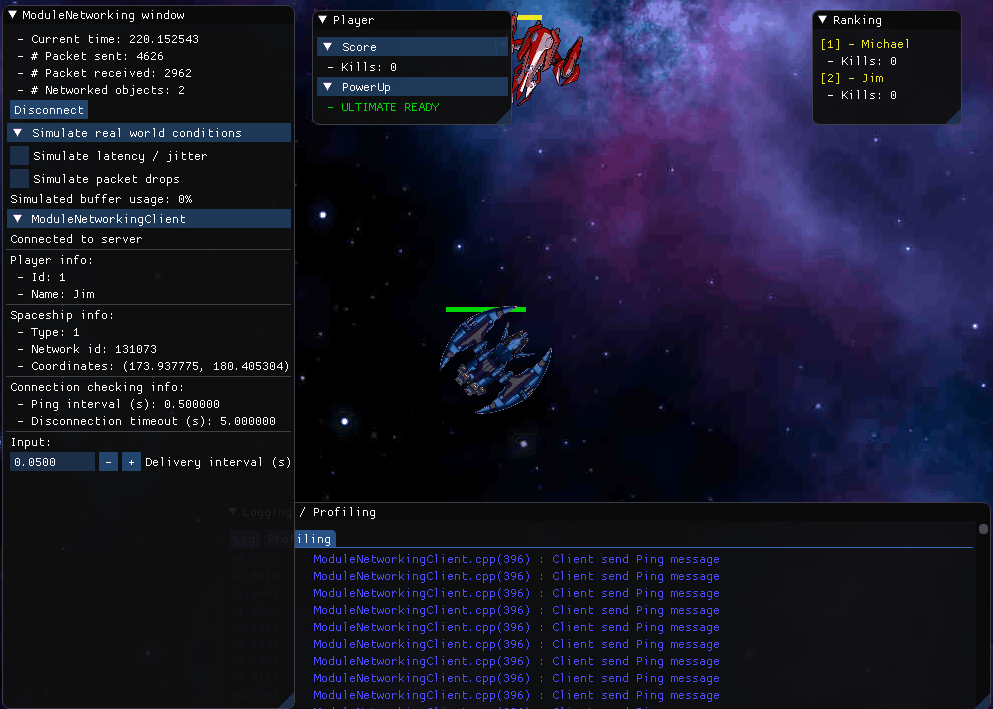Collapse the Ranking window
This screenshot has height=709, width=993.
823,20
